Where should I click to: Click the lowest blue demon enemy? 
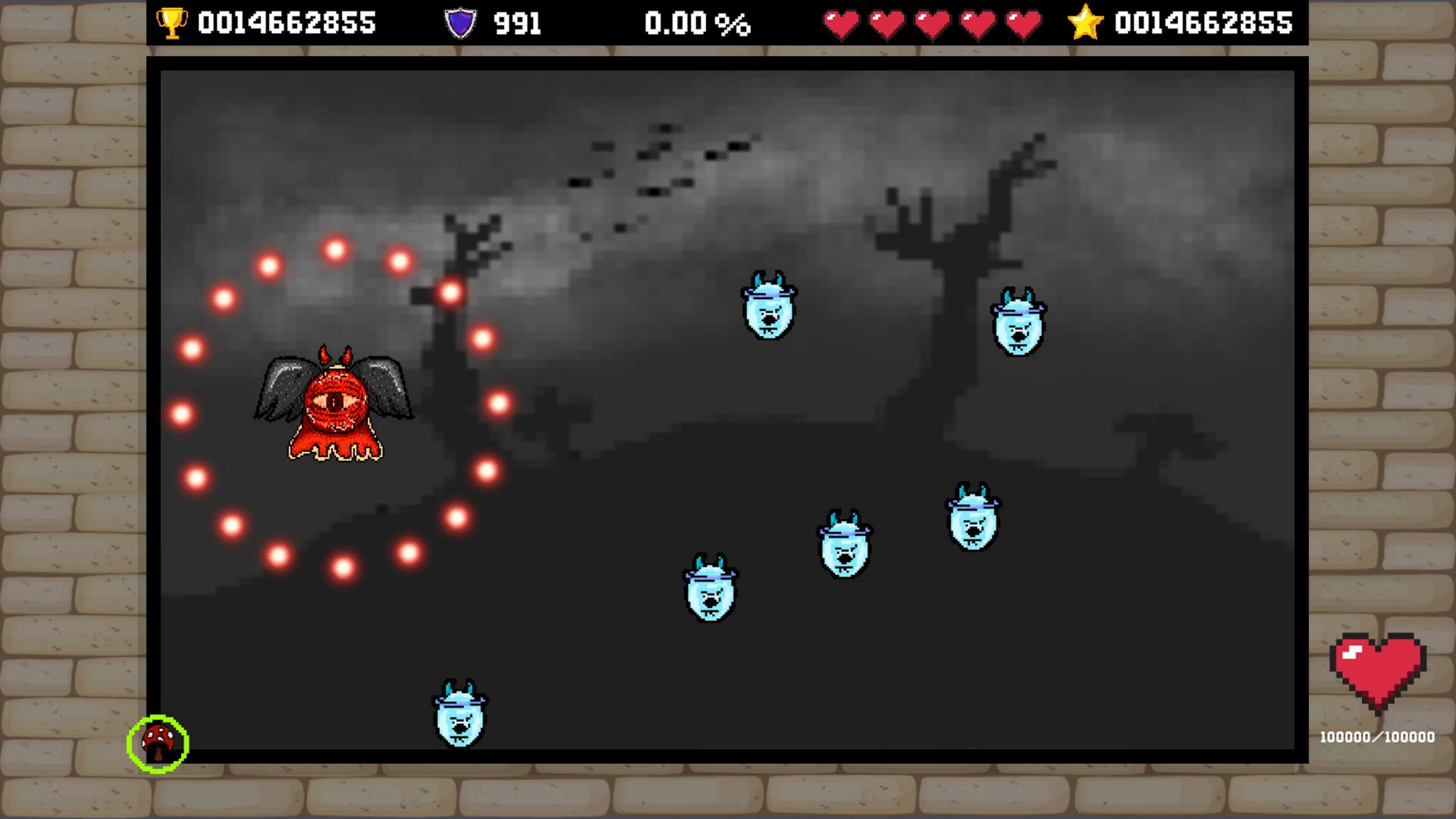click(x=461, y=718)
